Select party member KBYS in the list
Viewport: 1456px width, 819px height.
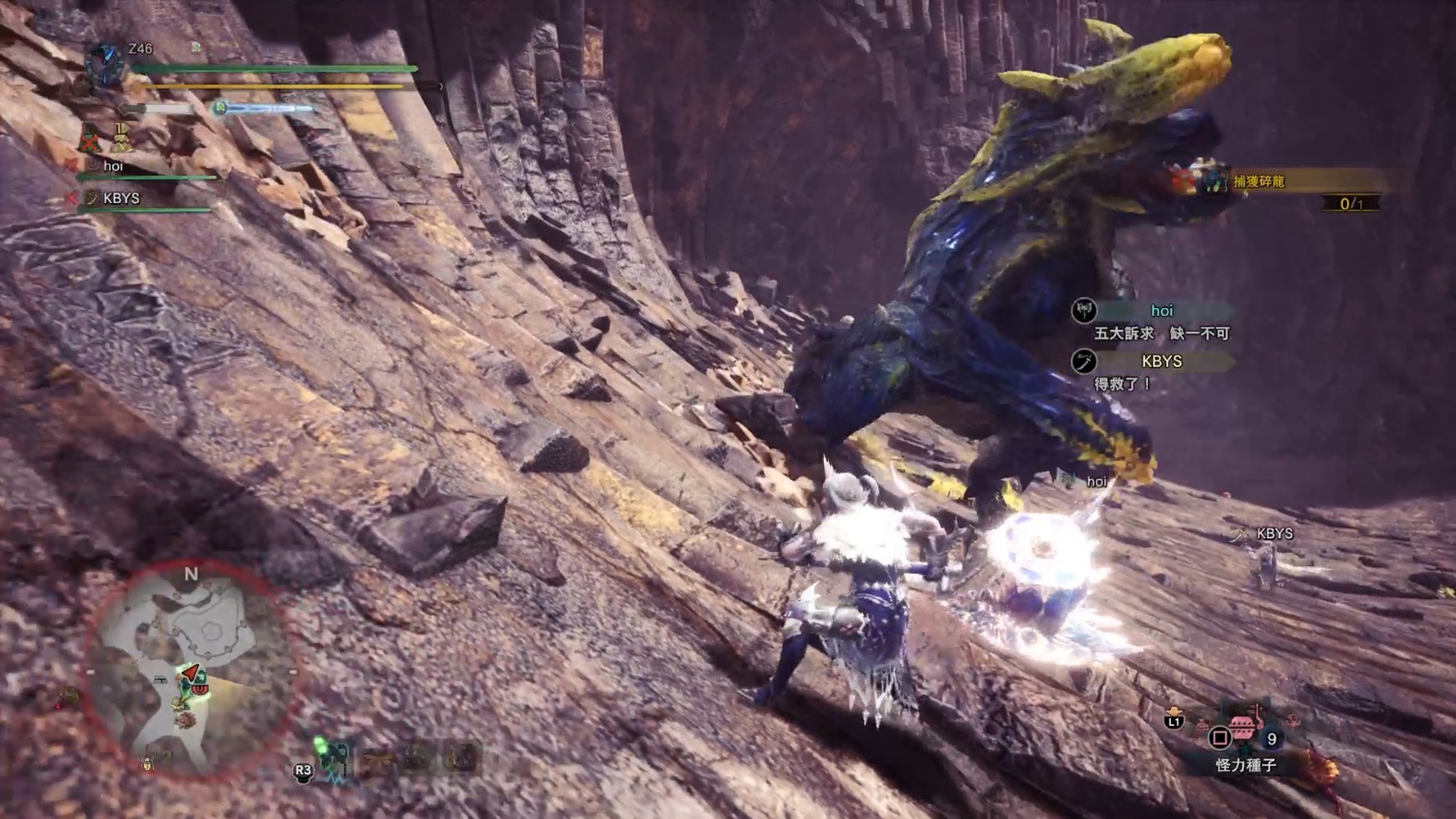point(121,199)
